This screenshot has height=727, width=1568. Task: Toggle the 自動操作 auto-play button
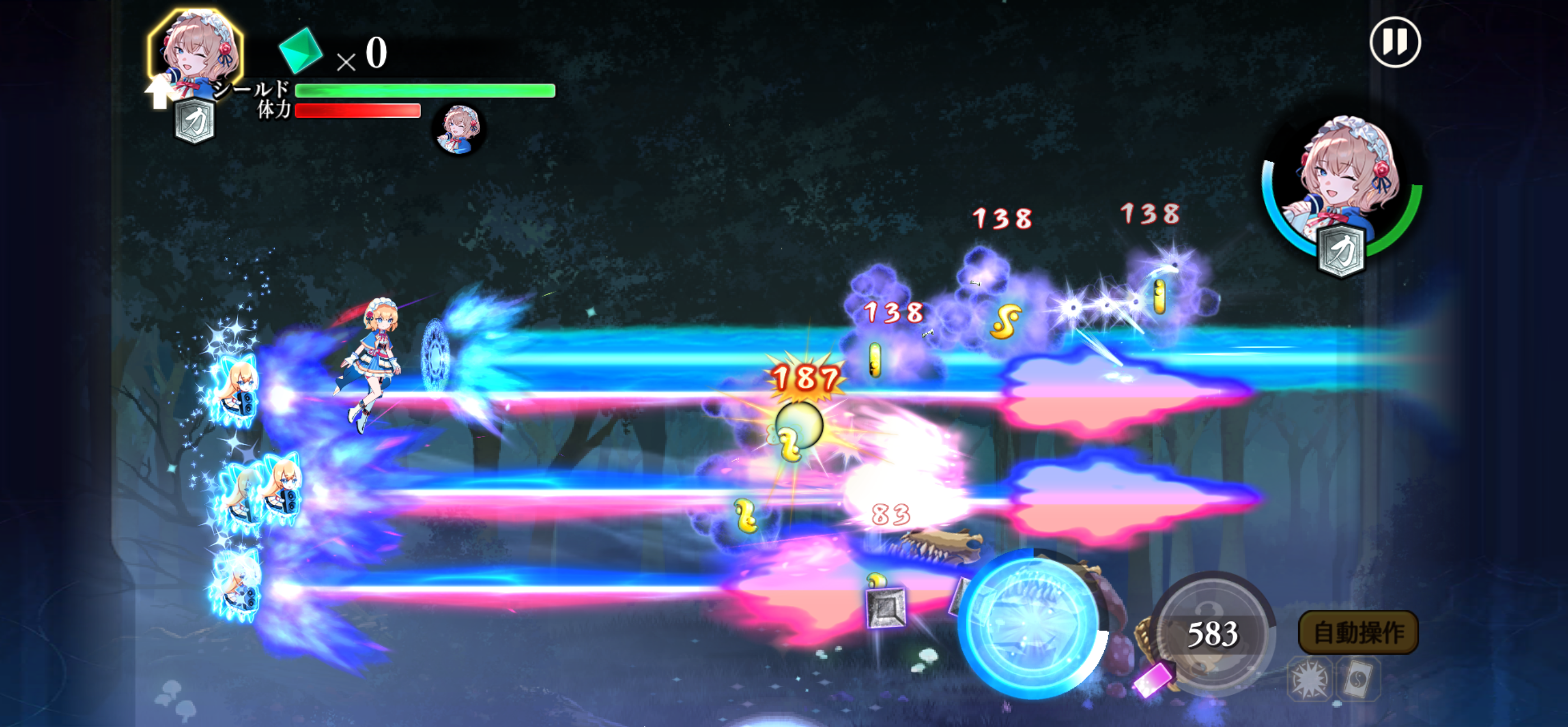pyautogui.click(x=1358, y=632)
